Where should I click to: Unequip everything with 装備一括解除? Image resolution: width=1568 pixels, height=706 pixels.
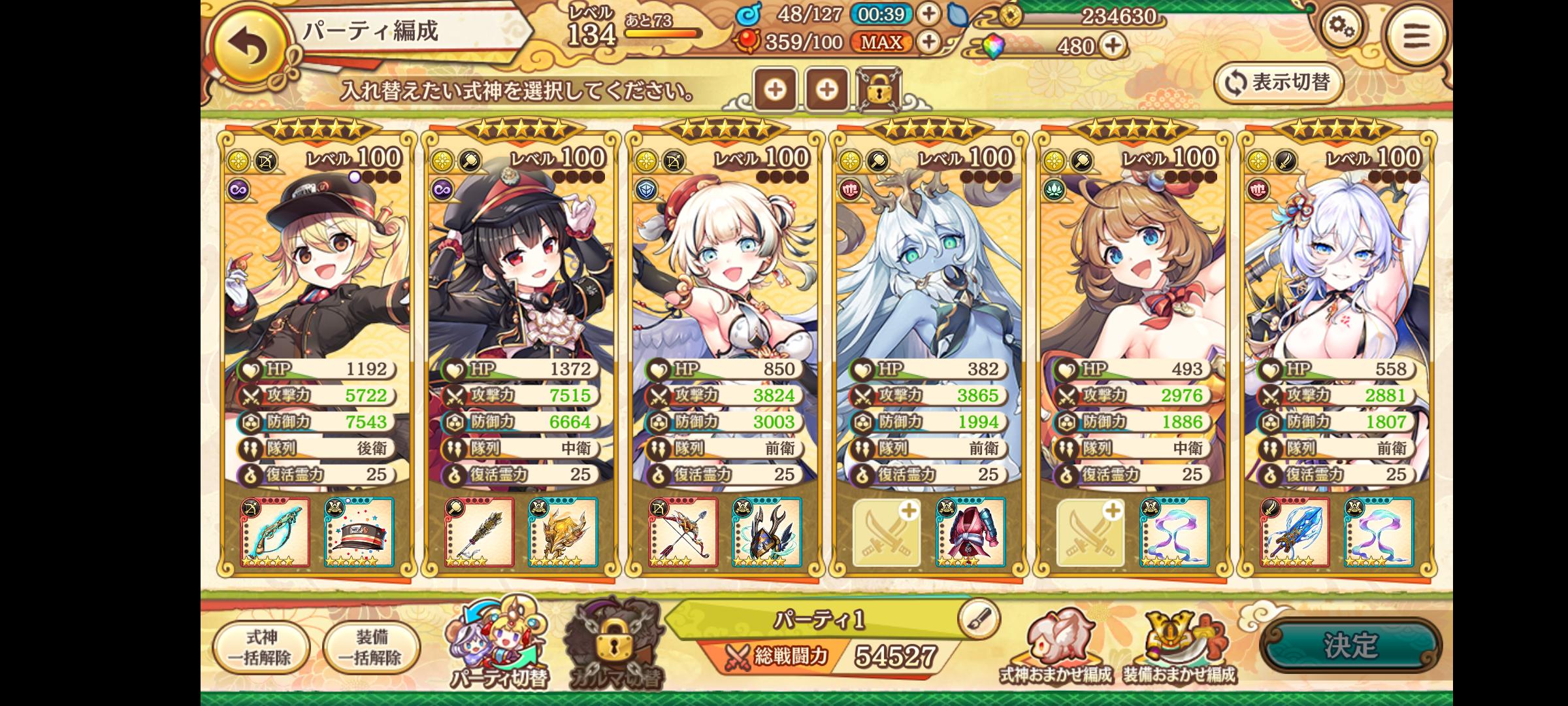371,647
